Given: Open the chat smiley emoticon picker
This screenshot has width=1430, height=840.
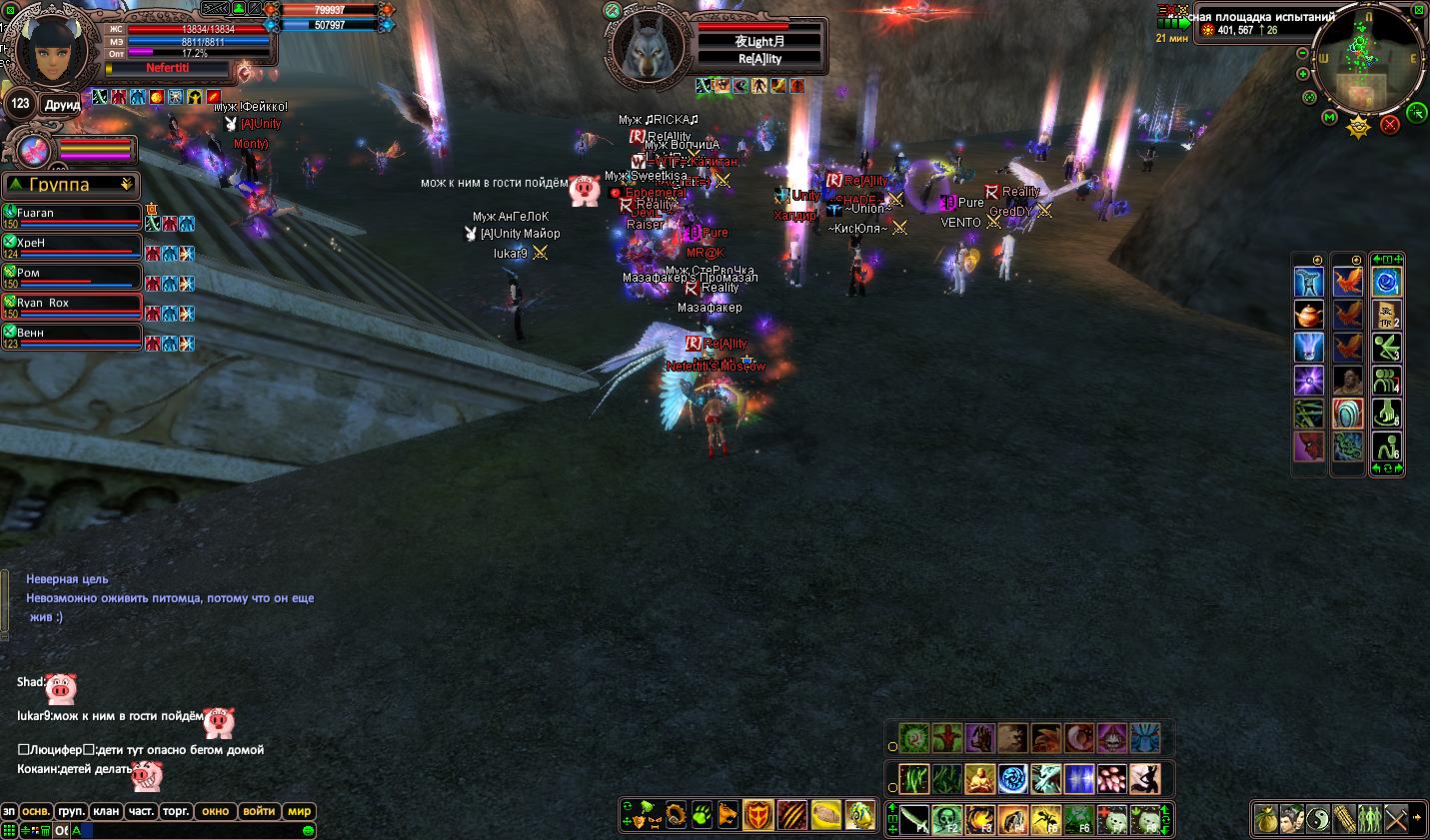Looking at the screenshot, I should pos(309,830).
